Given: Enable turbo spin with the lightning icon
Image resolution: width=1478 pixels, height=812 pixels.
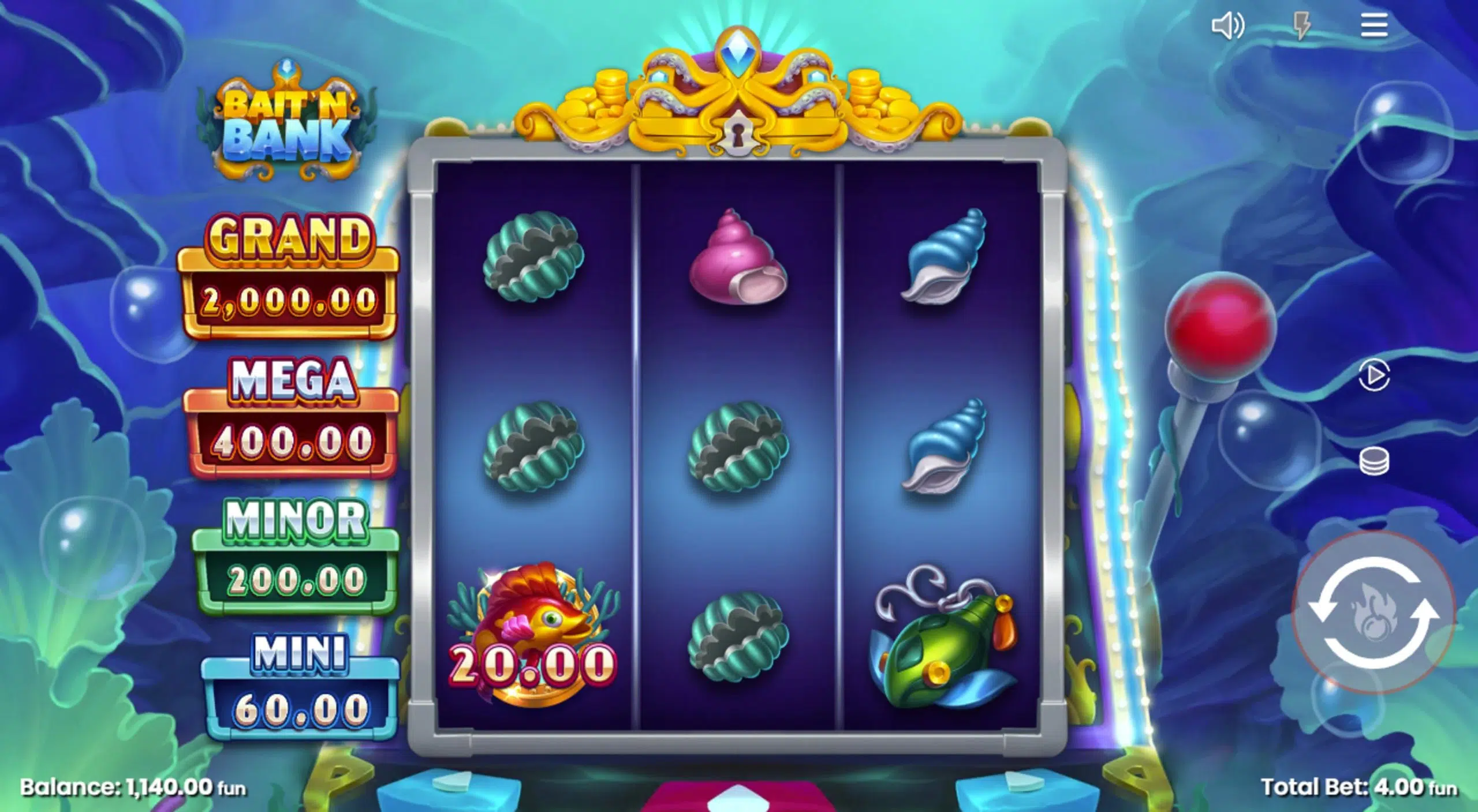Looking at the screenshot, I should pos(1302,24).
